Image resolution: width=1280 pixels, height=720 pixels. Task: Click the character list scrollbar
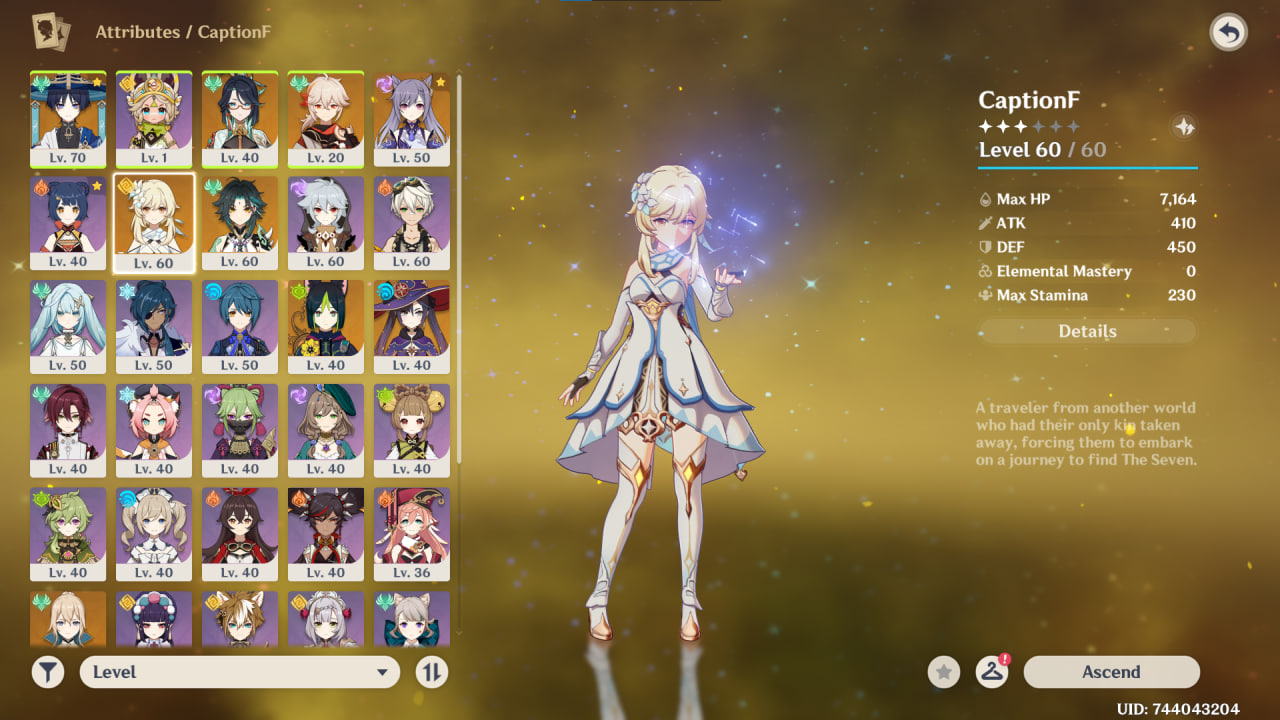click(459, 270)
